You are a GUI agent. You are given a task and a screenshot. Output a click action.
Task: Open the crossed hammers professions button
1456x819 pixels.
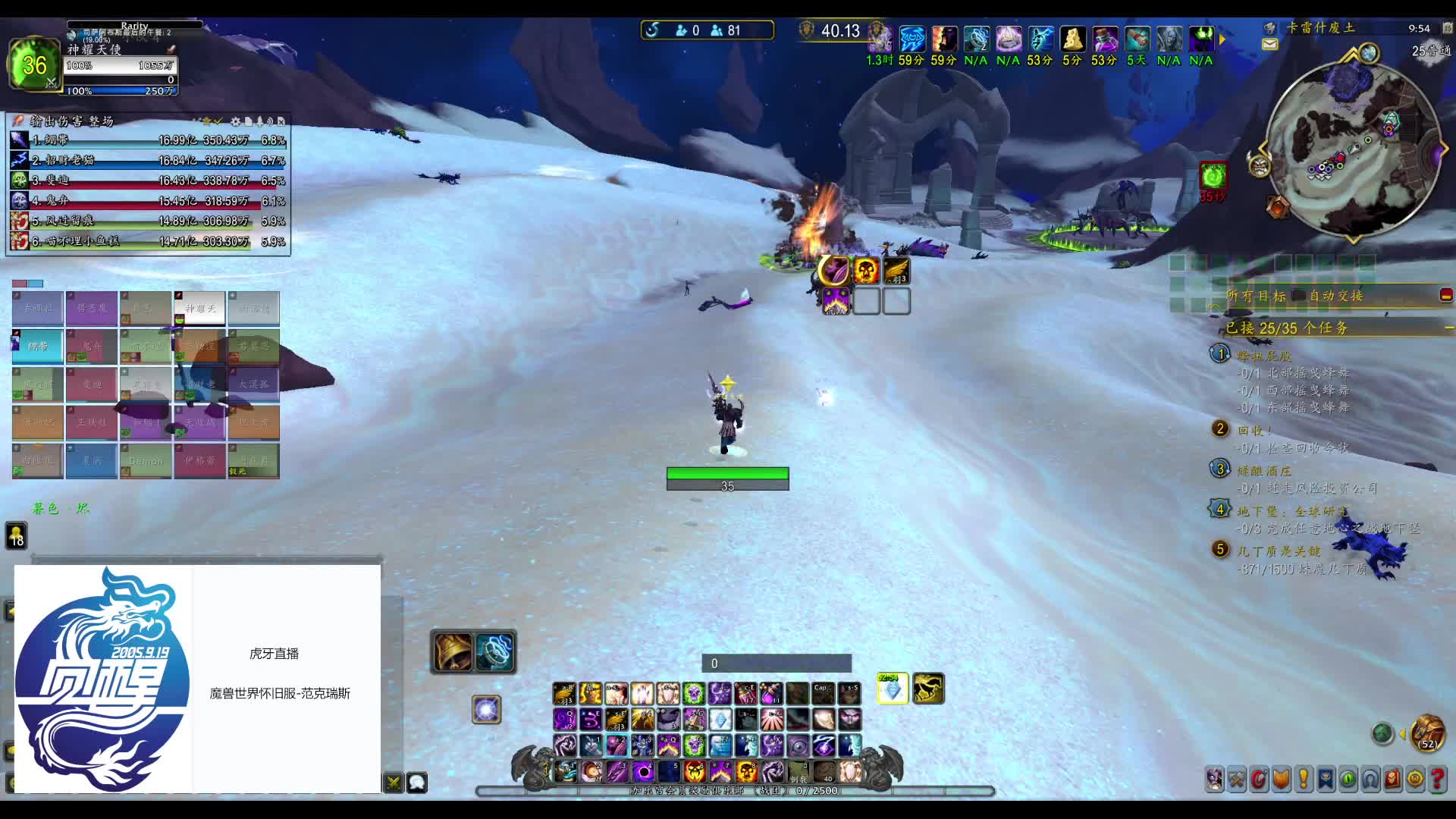pos(1237,779)
